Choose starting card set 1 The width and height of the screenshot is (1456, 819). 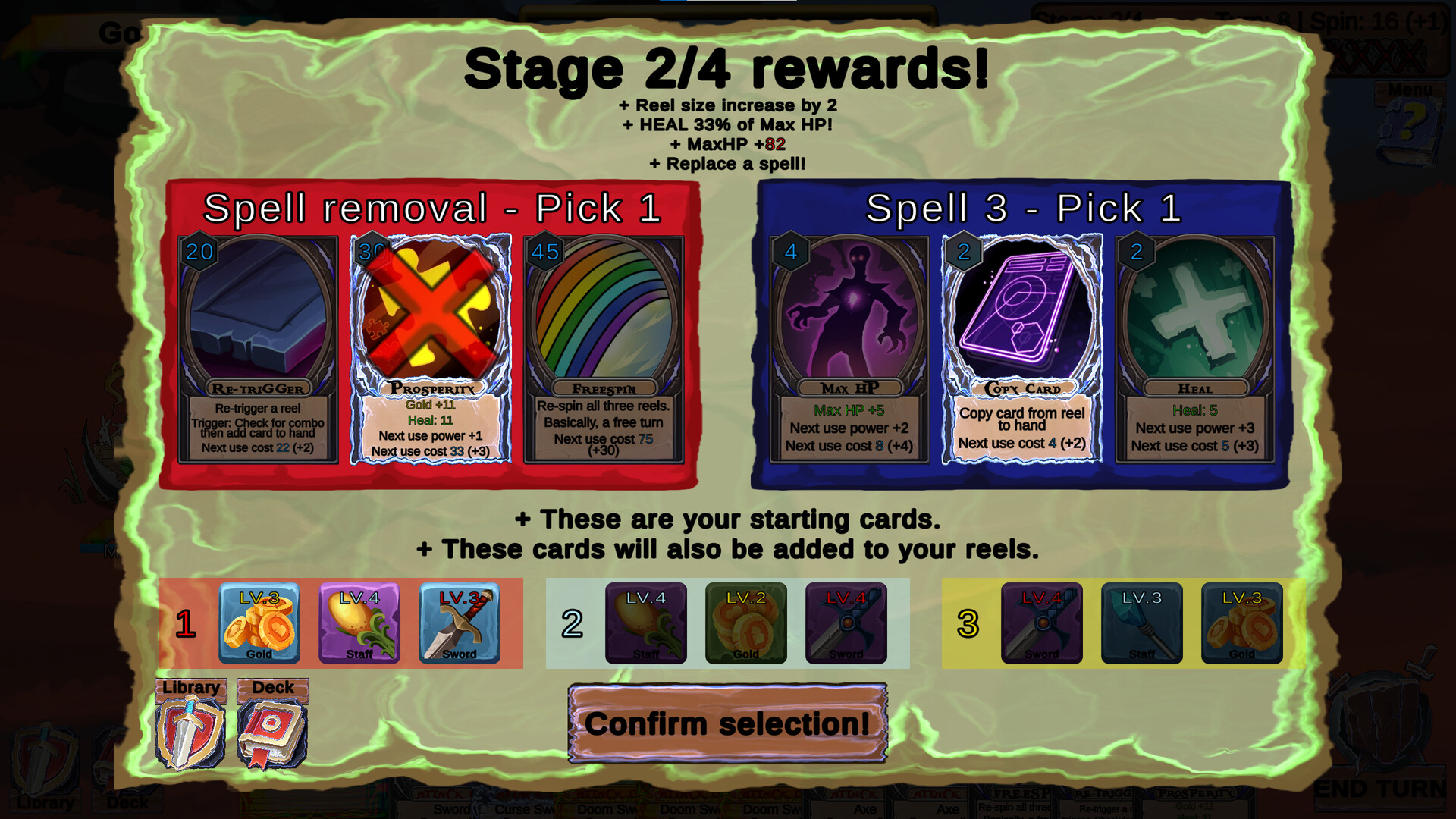(x=185, y=623)
